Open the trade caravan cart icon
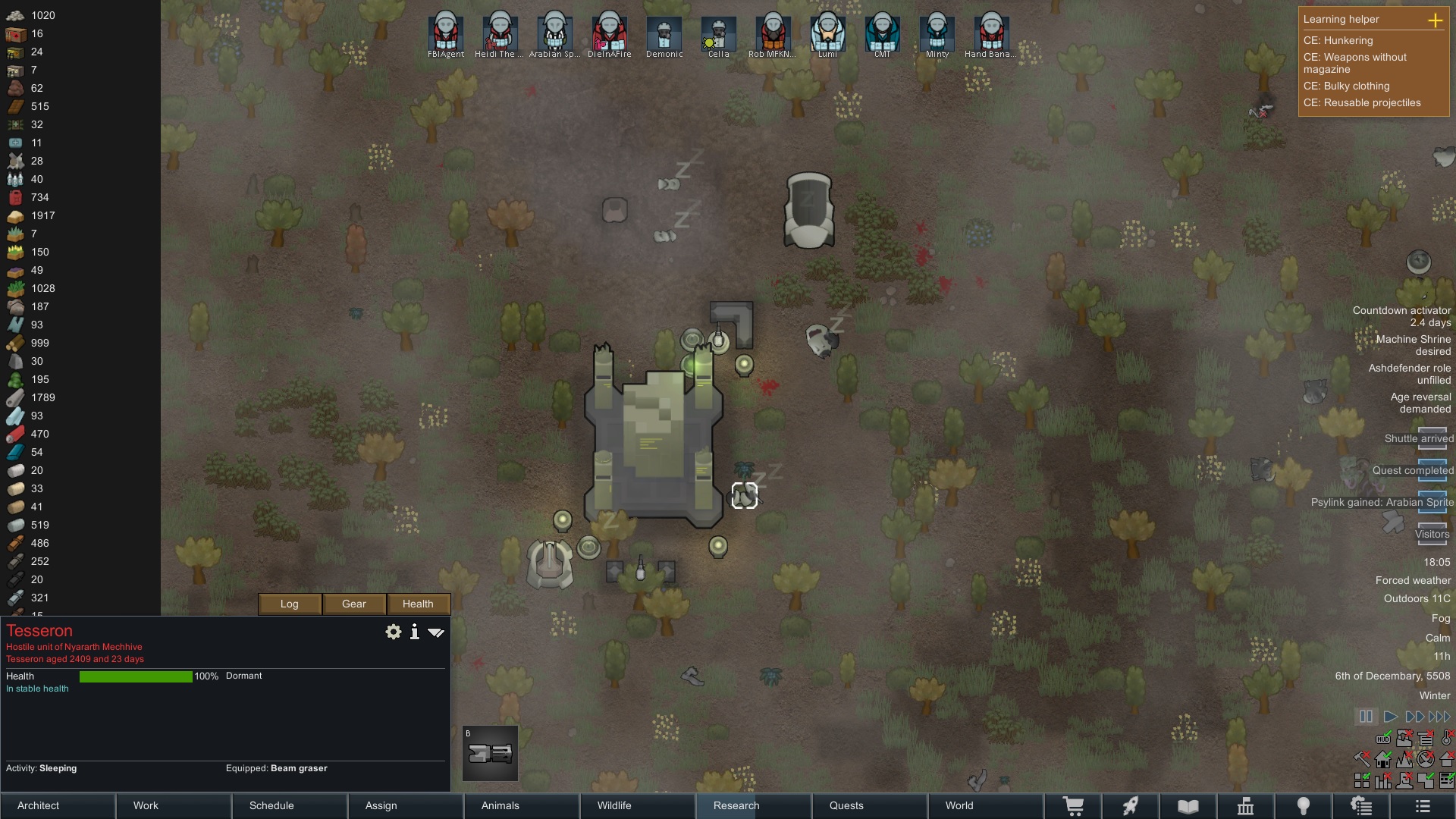 (x=1075, y=805)
